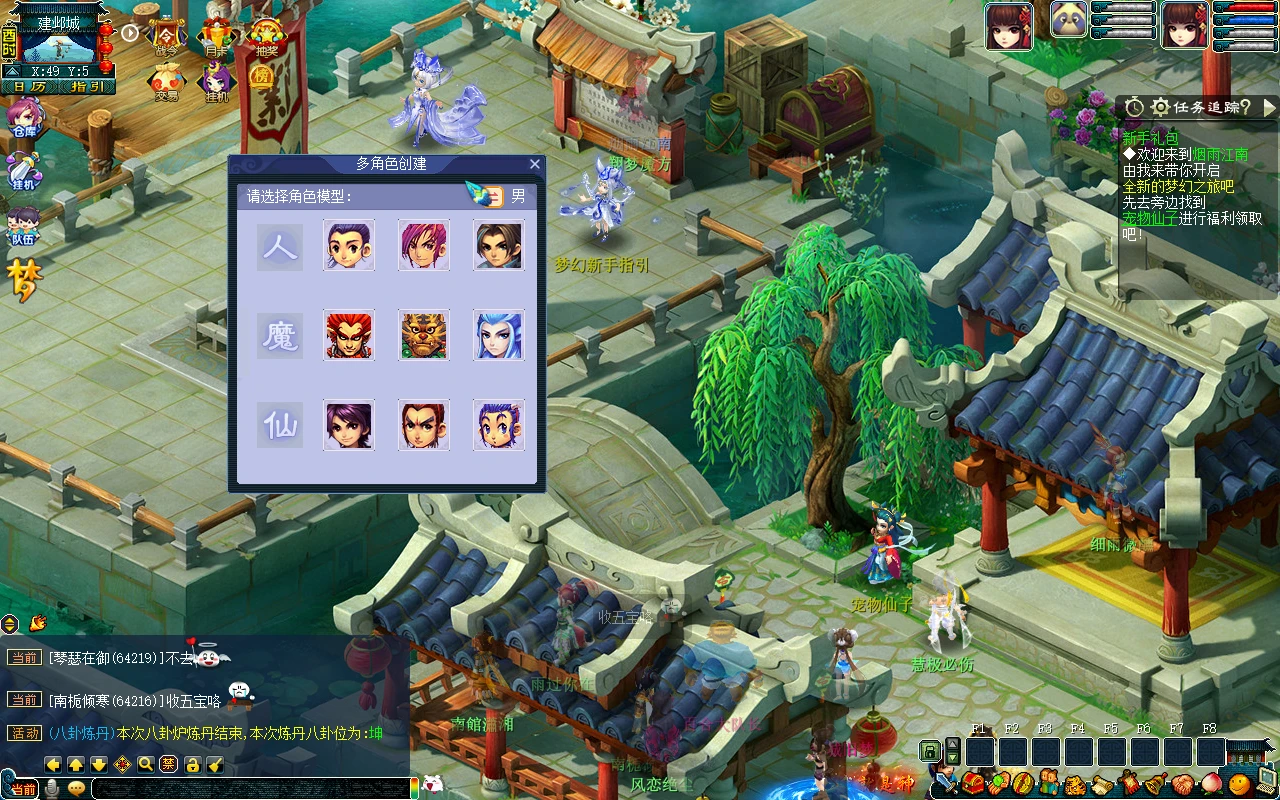The image size is (1280, 800).
Task: Open the 交易 trade bag icon
Action: [x=166, y=82]
